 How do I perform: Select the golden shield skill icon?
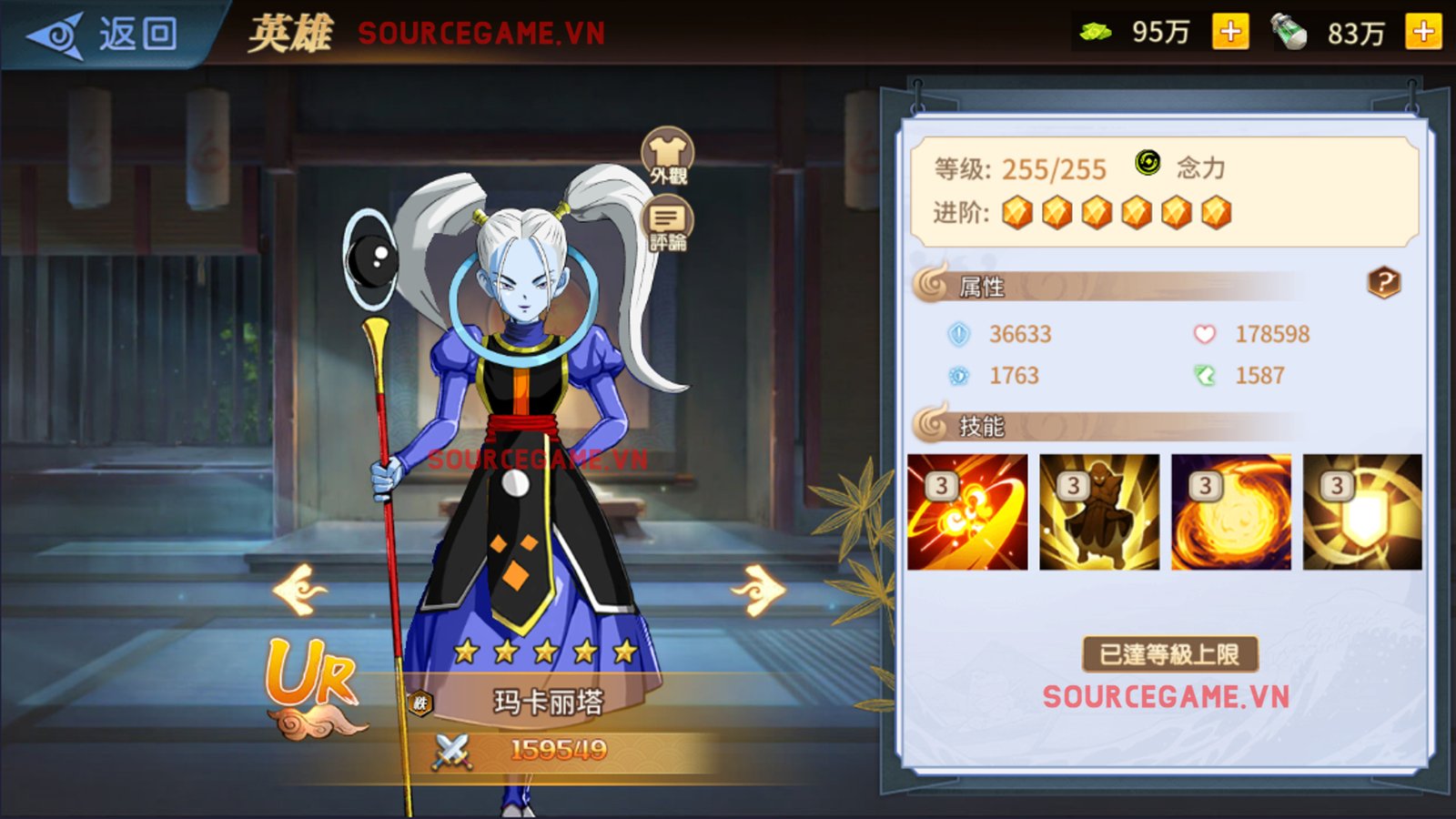pyautogui.click(x=1362, y=512)
